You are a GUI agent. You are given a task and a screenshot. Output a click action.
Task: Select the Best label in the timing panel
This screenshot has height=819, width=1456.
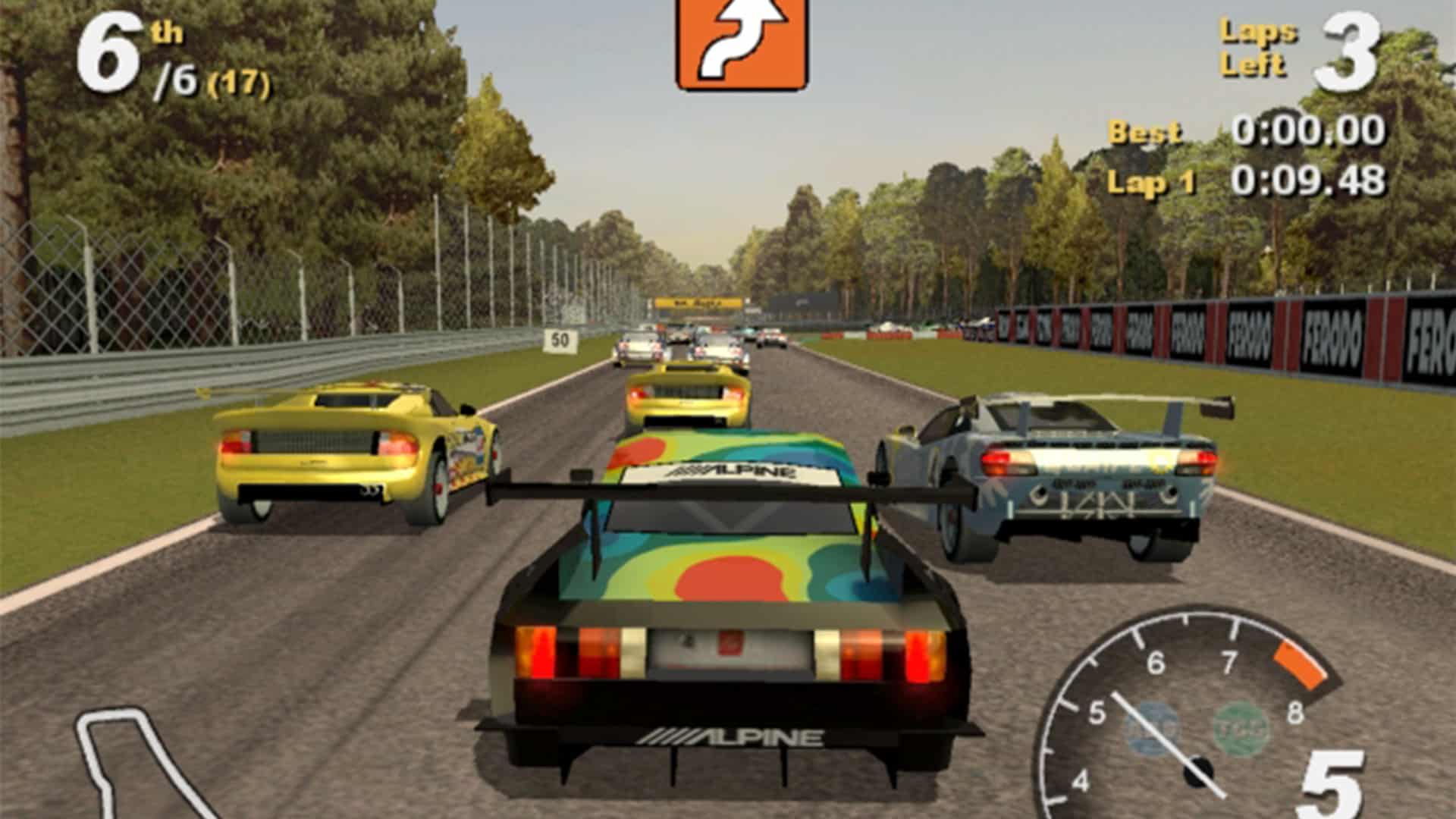point(1145,130)
